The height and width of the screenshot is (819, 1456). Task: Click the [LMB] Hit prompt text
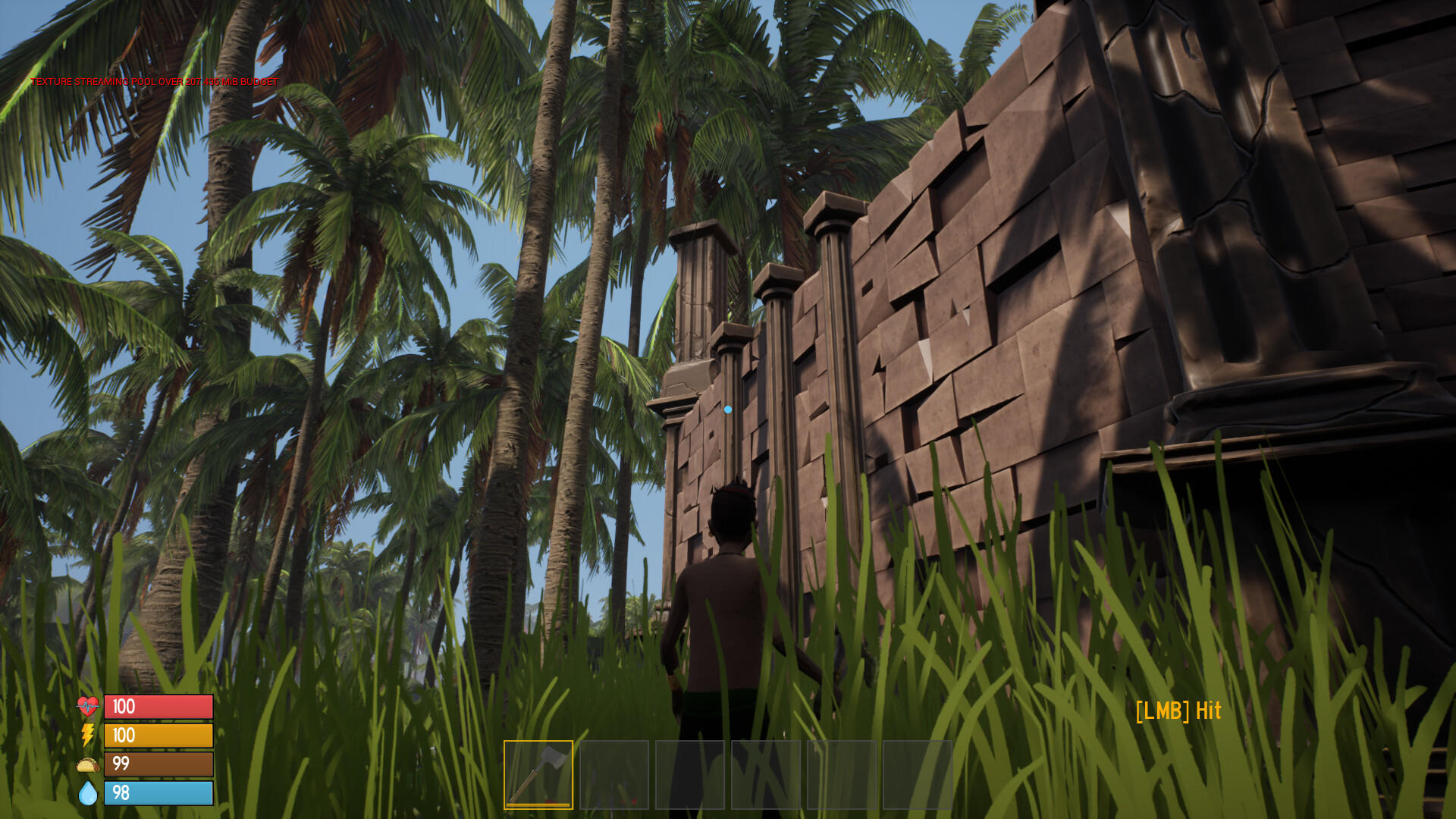[x=1180, y=711]
